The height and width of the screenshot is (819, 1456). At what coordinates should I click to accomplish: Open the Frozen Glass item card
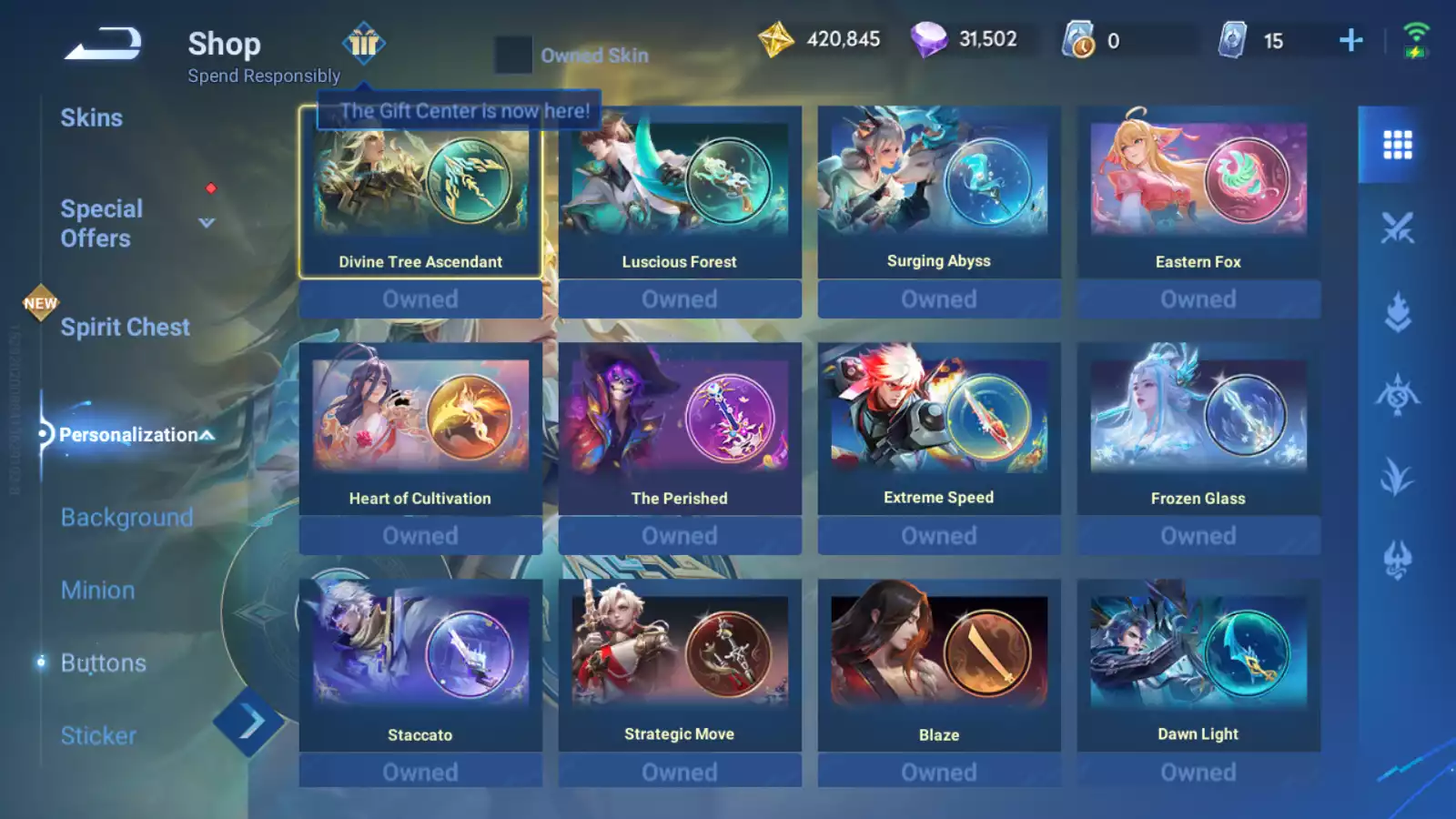click(x=1198, y=429)
